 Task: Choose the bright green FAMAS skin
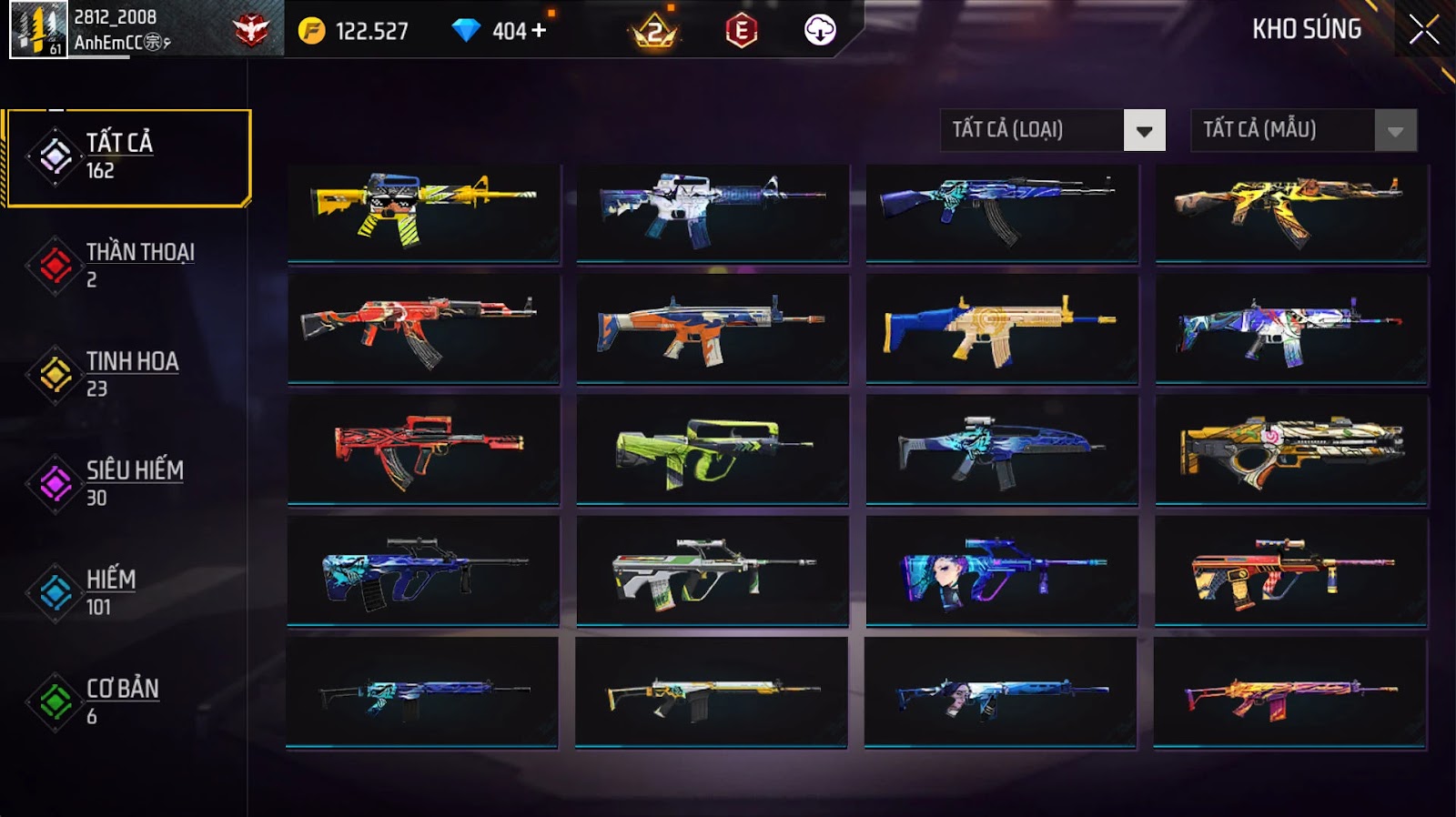[x=713, y=449]
